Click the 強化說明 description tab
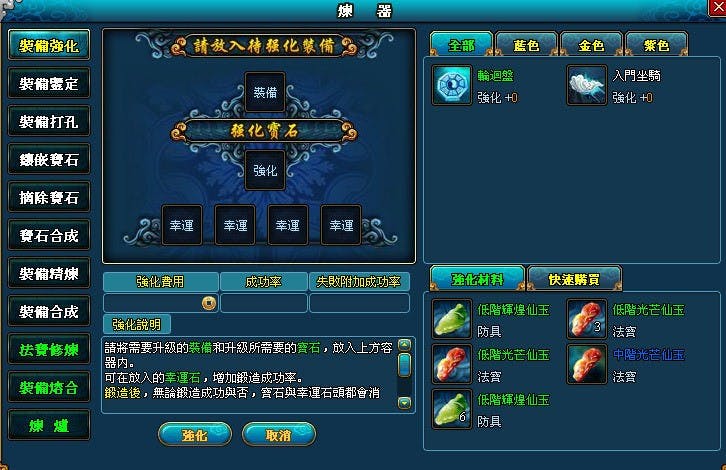 click(x=136, y=324)
